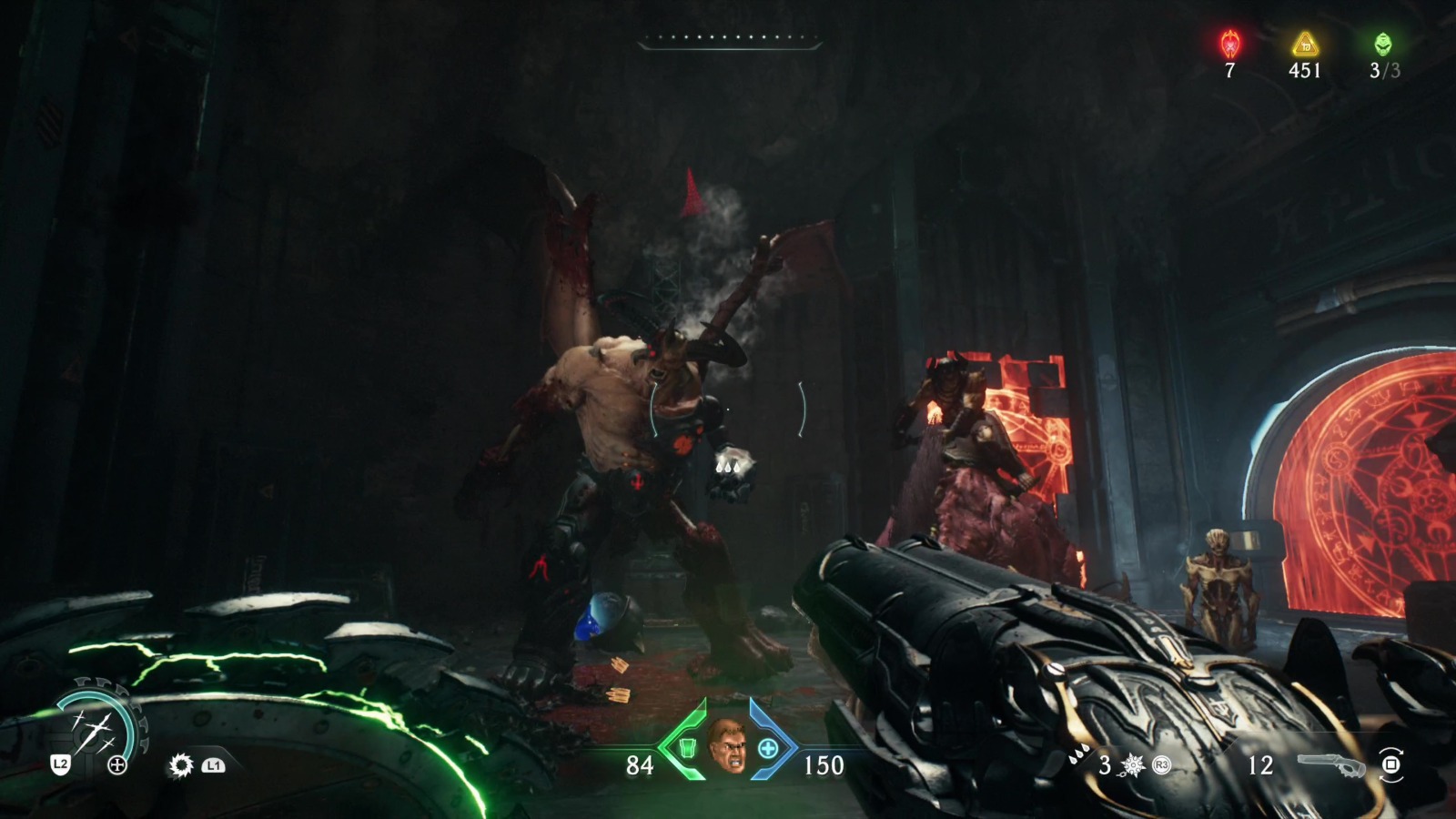Toggle the weapon swap circular-arrows icon

click(1390, 764)
